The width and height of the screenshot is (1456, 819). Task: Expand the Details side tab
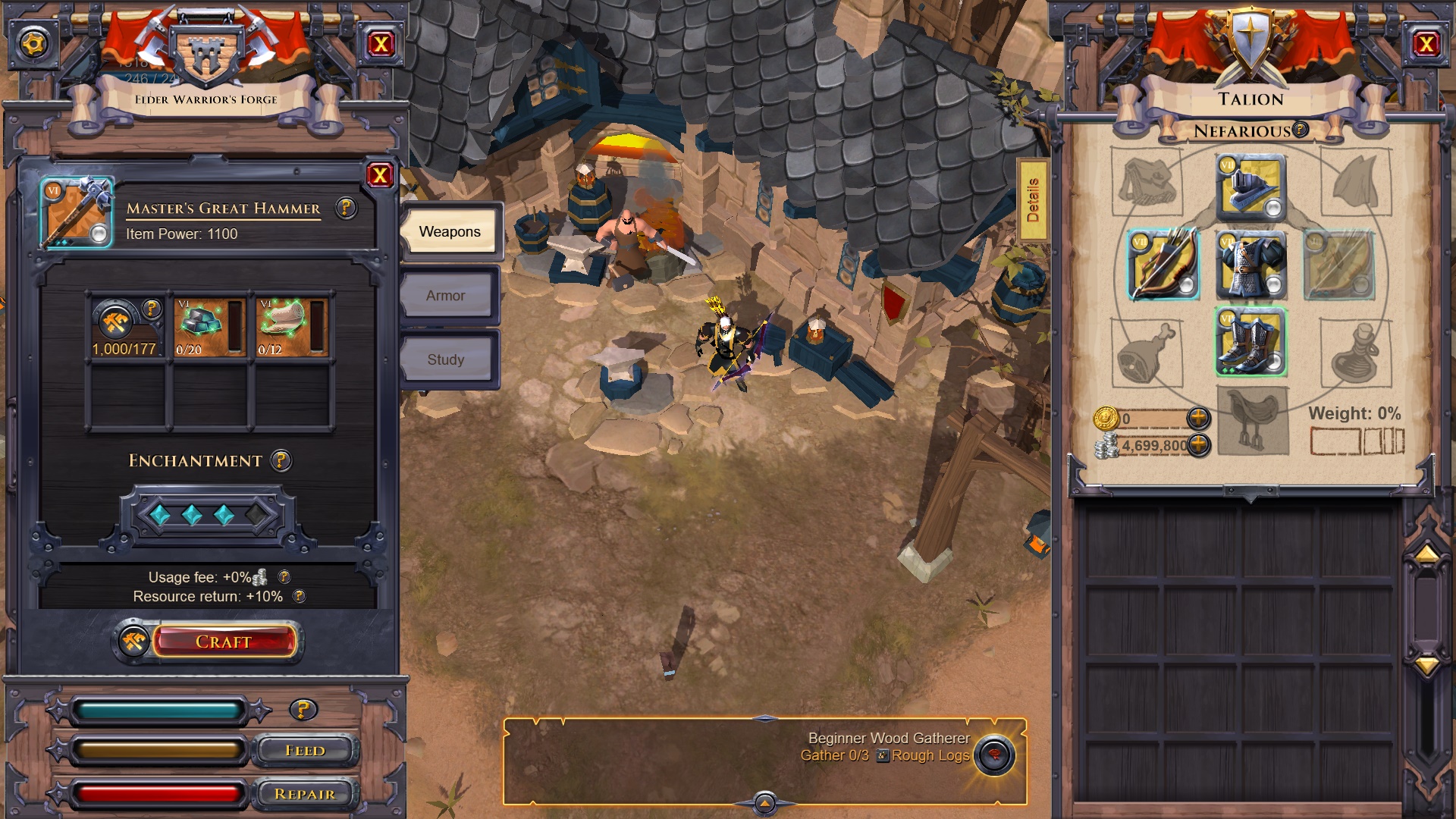[1032, 200]
